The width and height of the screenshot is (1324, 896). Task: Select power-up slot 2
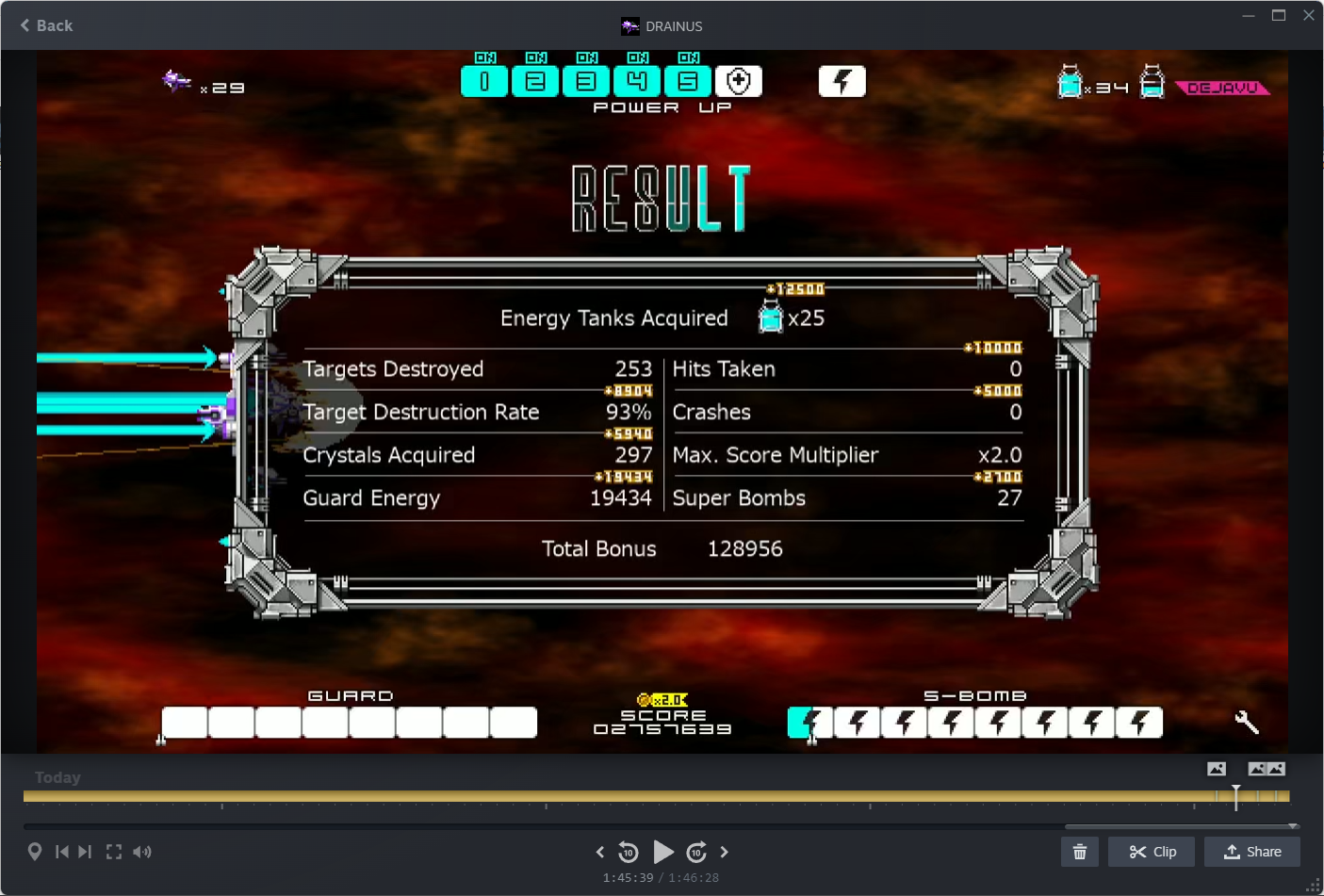click(x=535, y=82)
